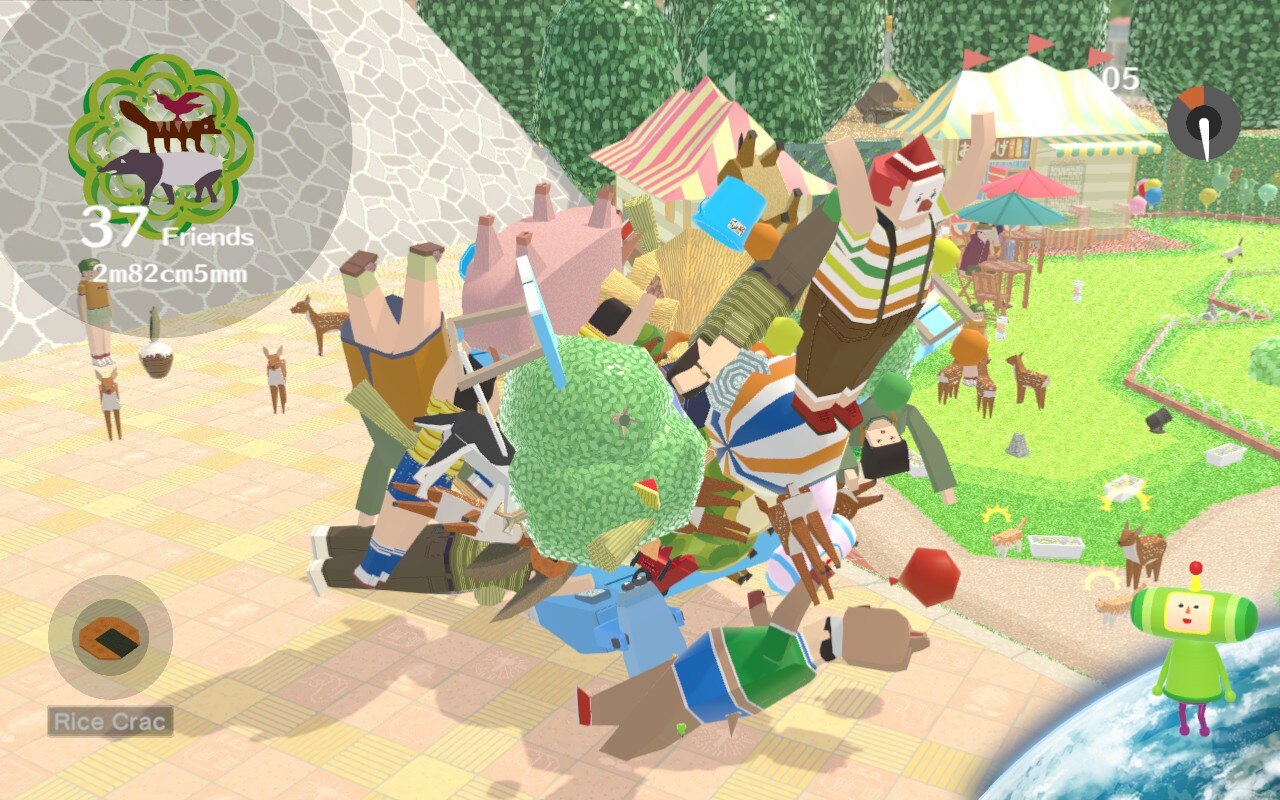Click the timer dial icon
The width and height of the screenshot is (1280, 800).
coord(1204,124)
